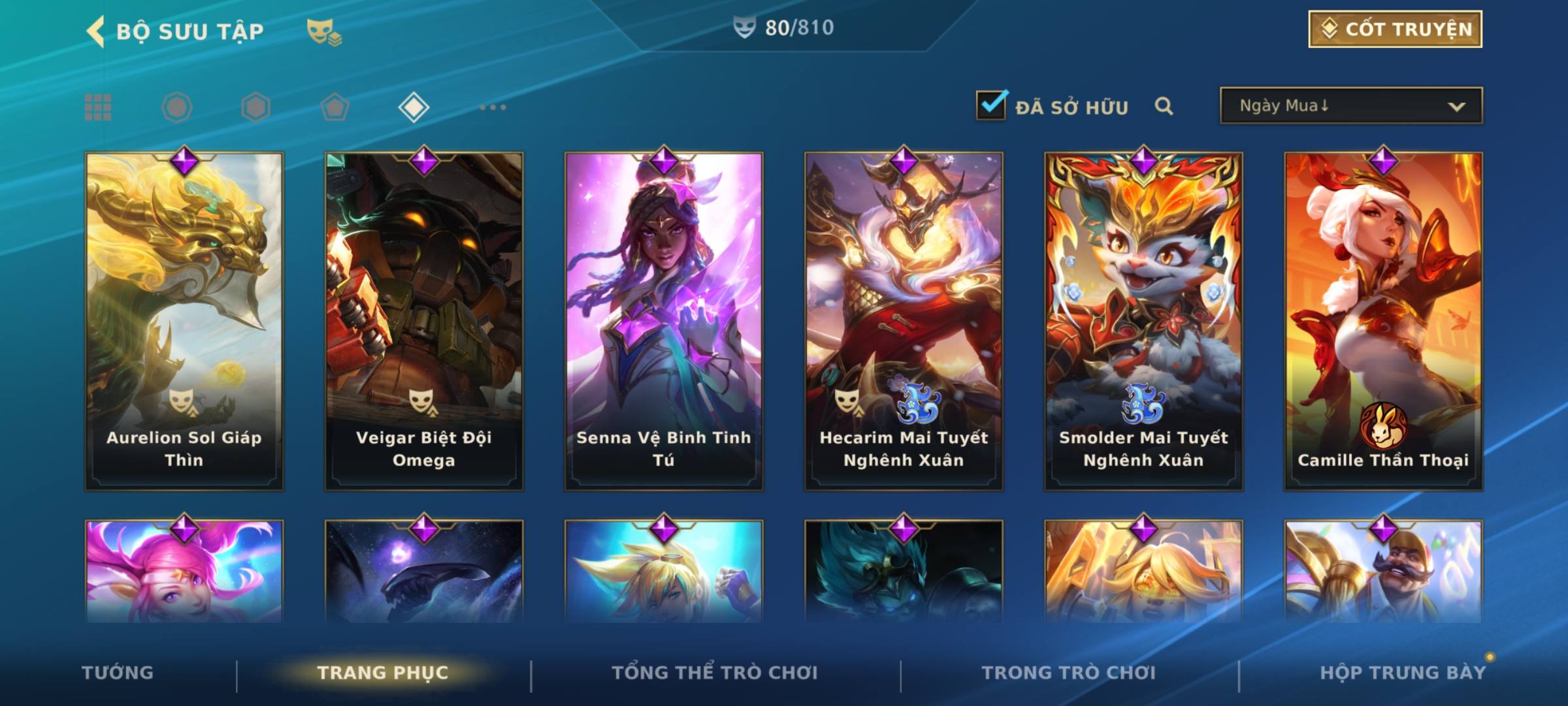This screenshot has width=1568, height=706.
Task: Expand the Ngày Mua sort dropdown
Action: pyautogui.click(x=1350, y=106)
